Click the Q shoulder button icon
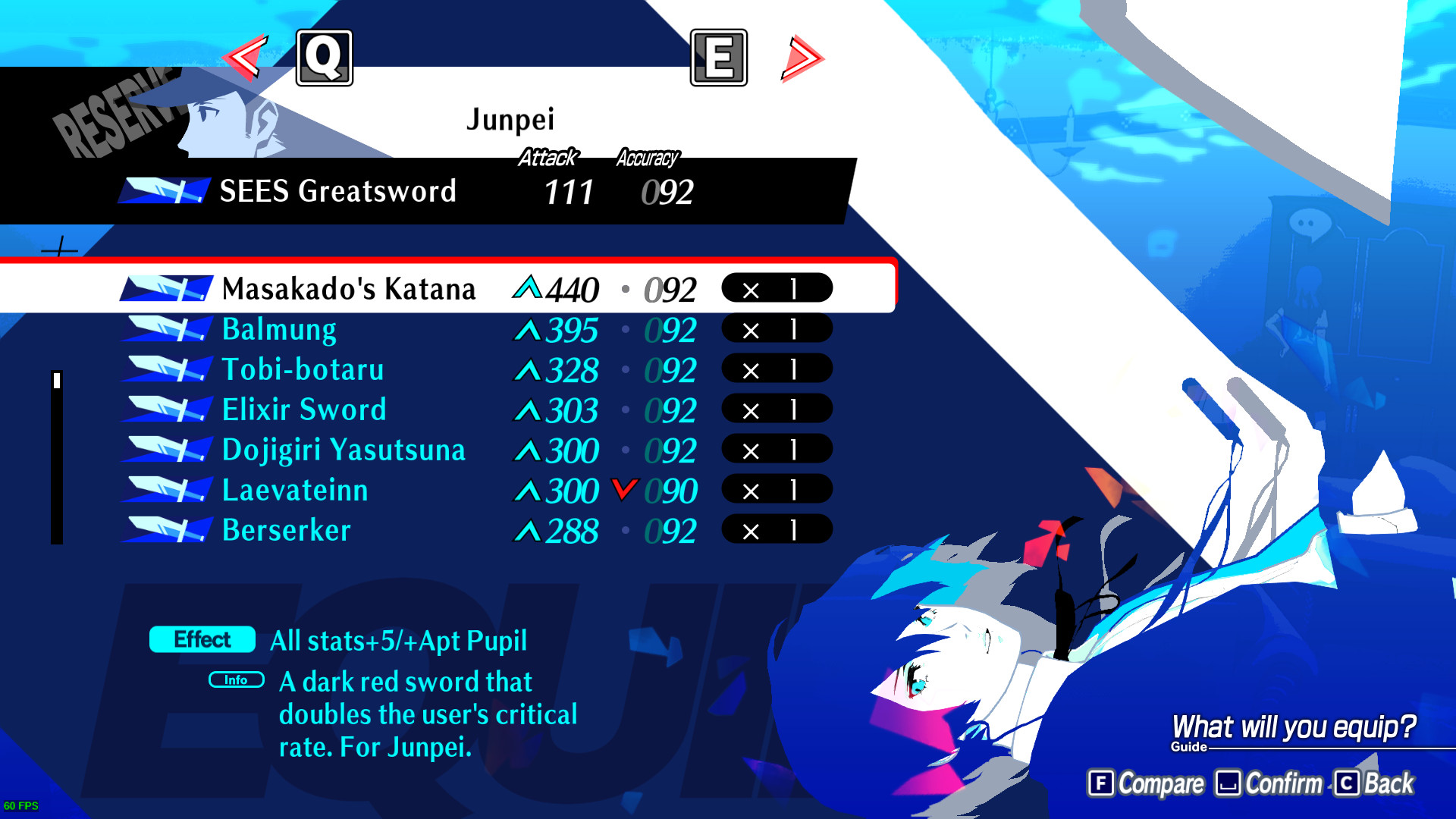This screenshot has width=1456, height=819. click(x=325, y=57)
